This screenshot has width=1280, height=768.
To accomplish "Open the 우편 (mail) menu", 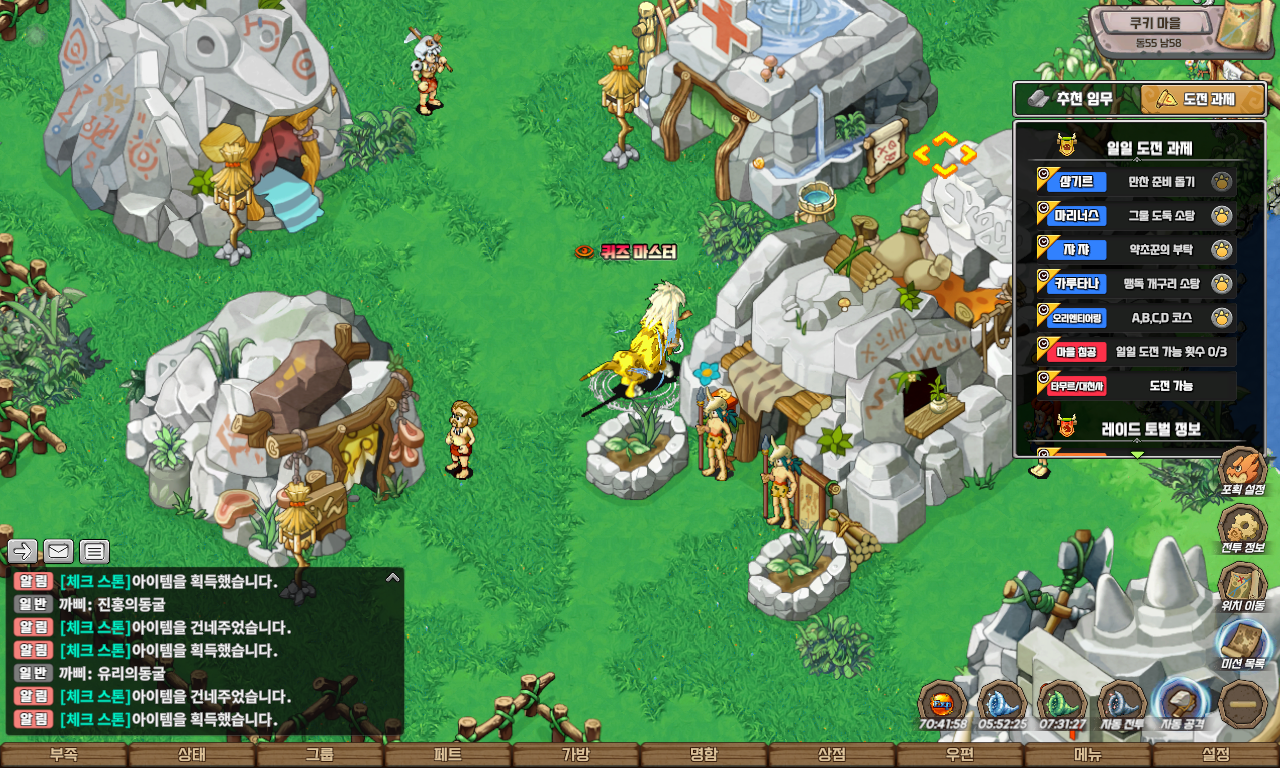I will [960, 755].
